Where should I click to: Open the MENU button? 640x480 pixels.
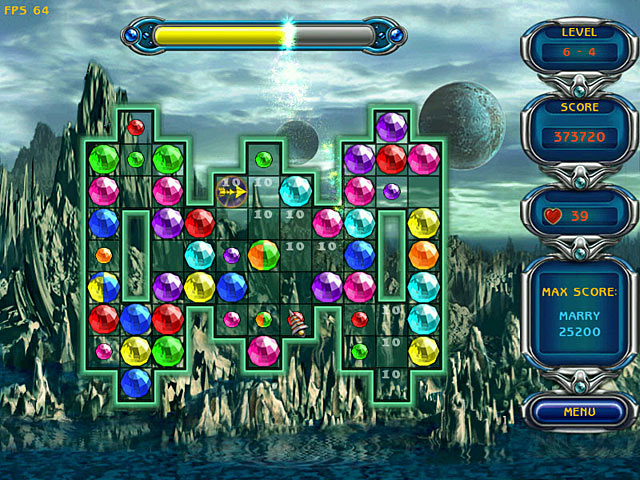[x=579, y=411]
